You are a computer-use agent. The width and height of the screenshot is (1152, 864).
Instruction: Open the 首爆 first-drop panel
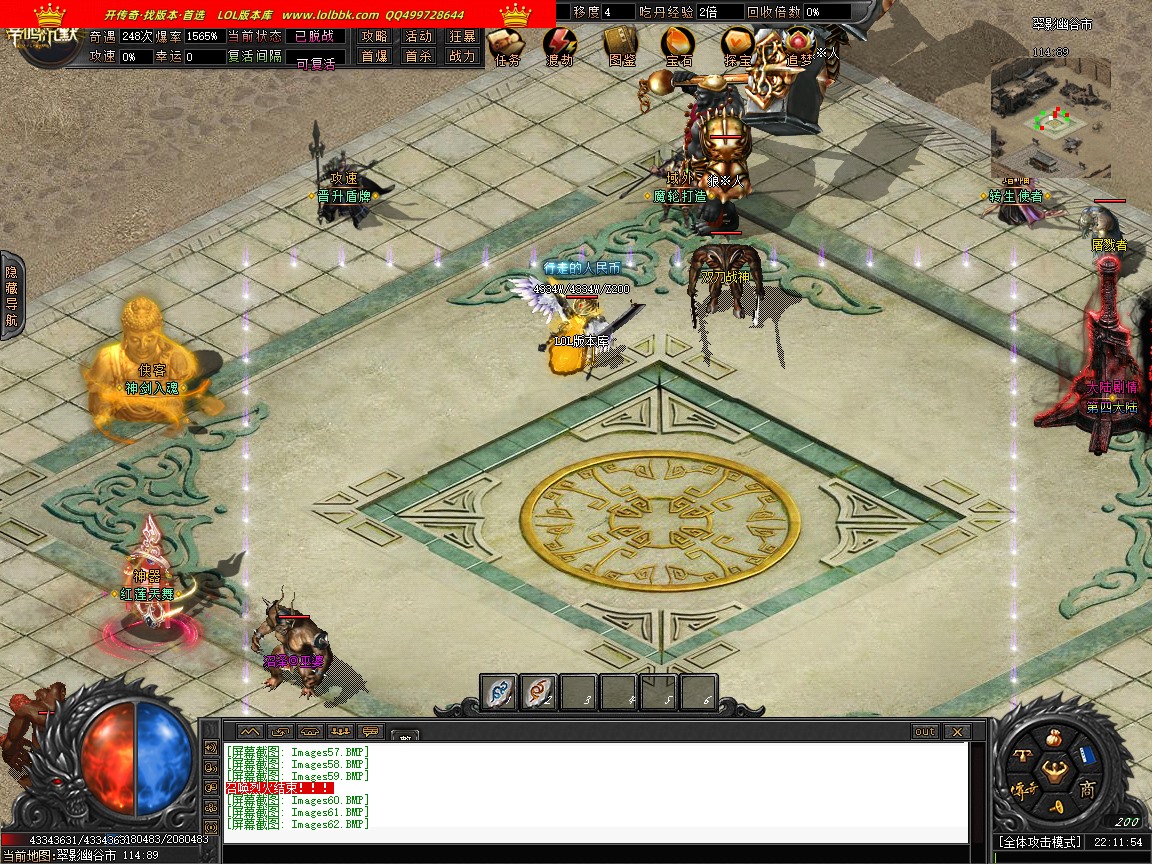374,57
